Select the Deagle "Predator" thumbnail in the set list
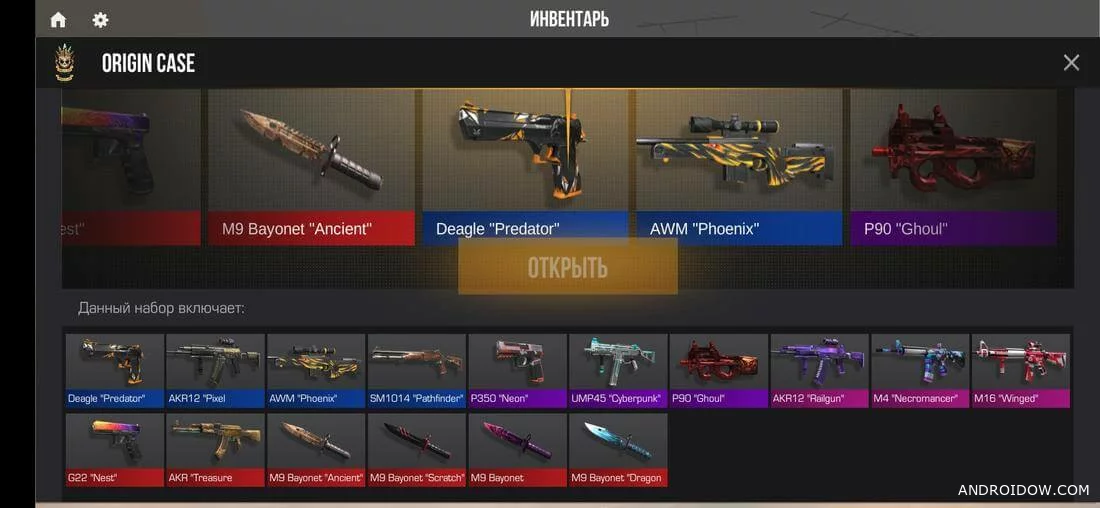 tap(115, 370)
